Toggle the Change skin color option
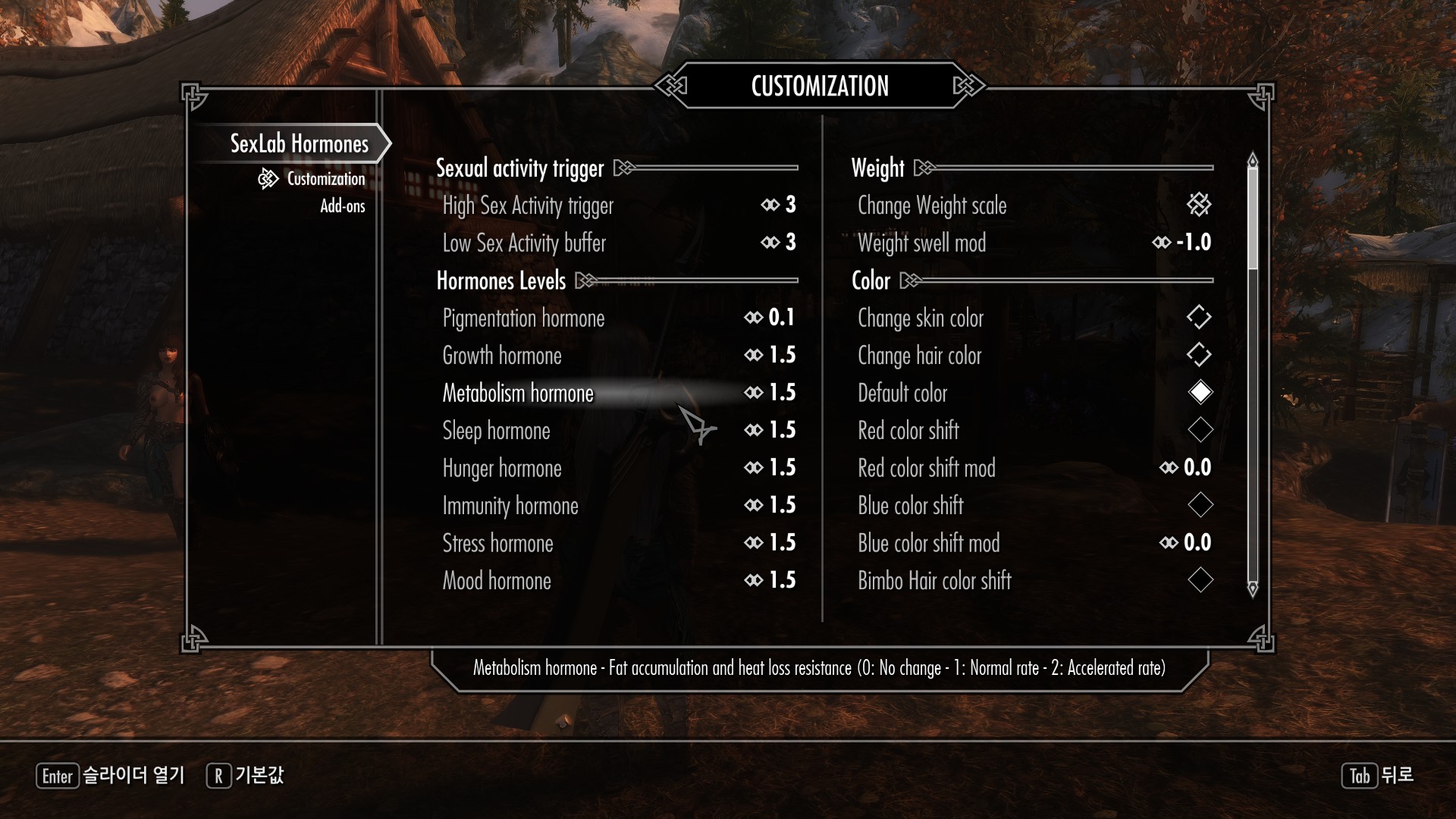 [1199, 318]
